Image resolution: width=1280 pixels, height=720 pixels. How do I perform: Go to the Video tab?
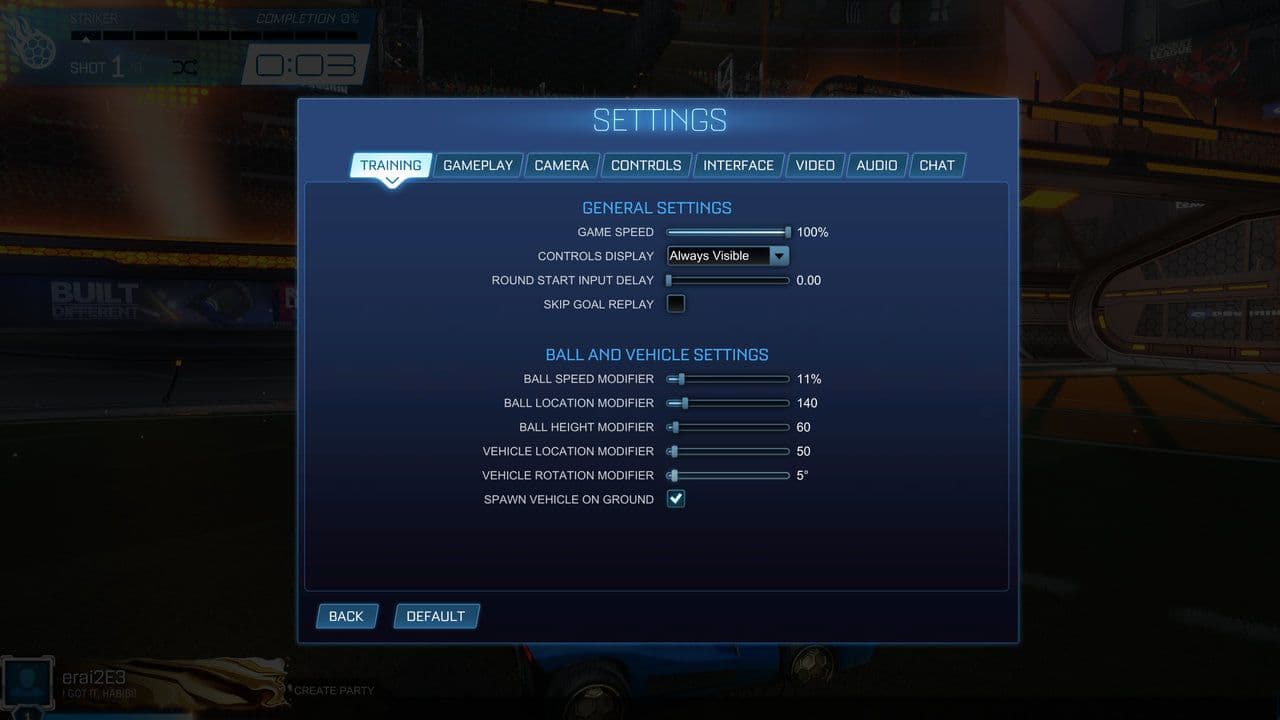click(x=815, y=165)
